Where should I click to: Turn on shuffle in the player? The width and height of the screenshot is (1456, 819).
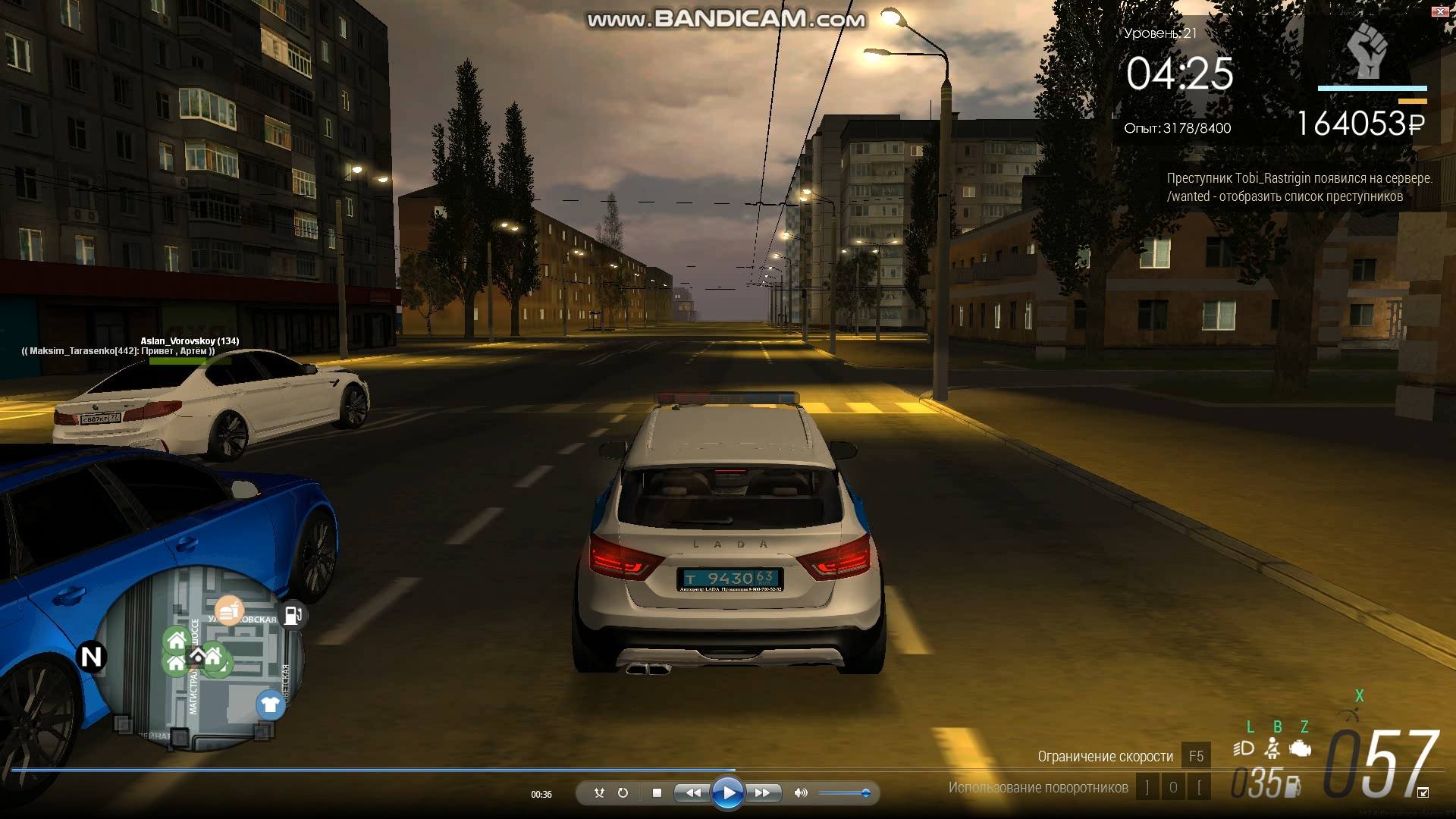tap(599, 793)
